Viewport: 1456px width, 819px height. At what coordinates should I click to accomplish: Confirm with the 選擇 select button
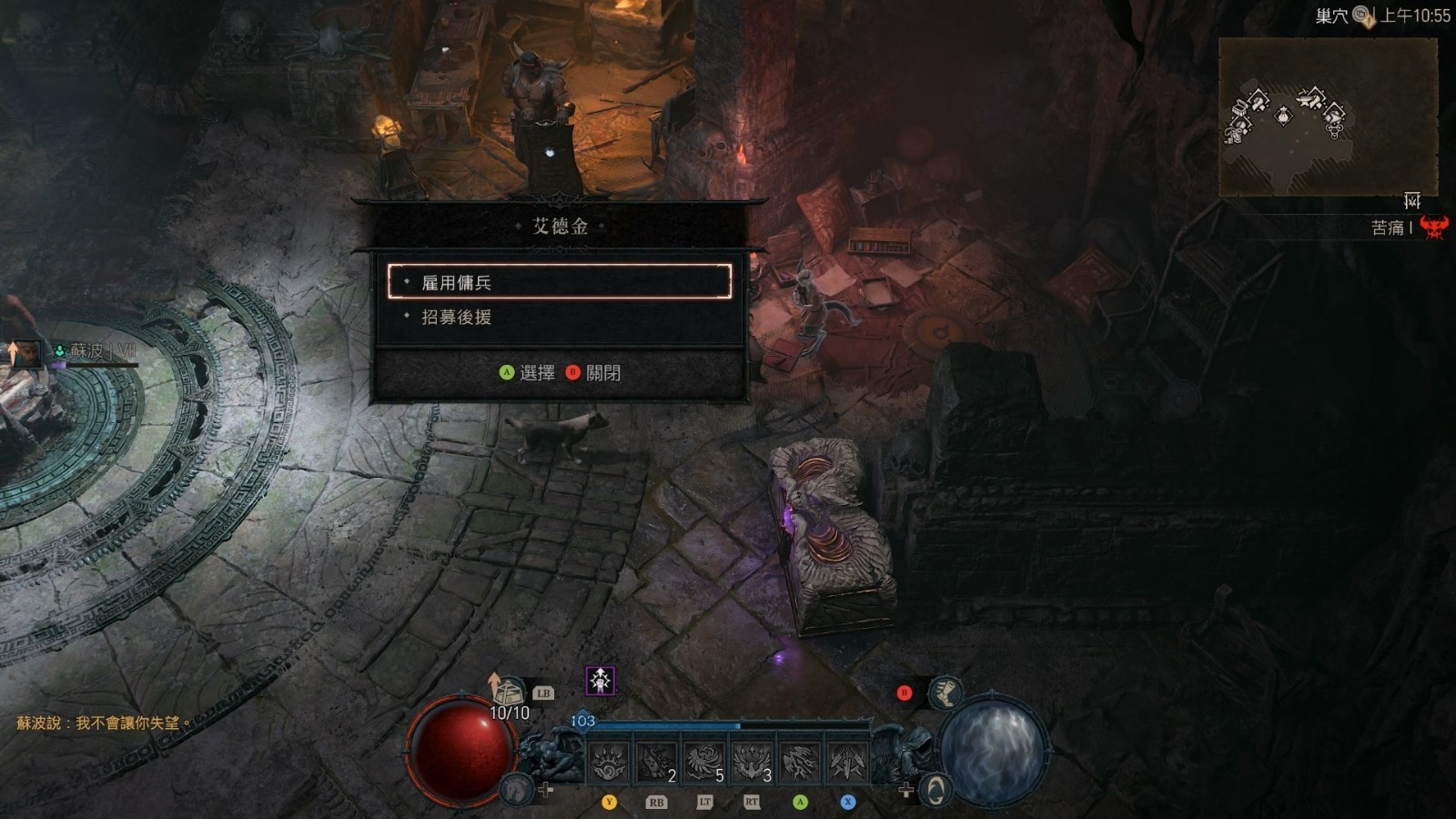pos(527,373)
